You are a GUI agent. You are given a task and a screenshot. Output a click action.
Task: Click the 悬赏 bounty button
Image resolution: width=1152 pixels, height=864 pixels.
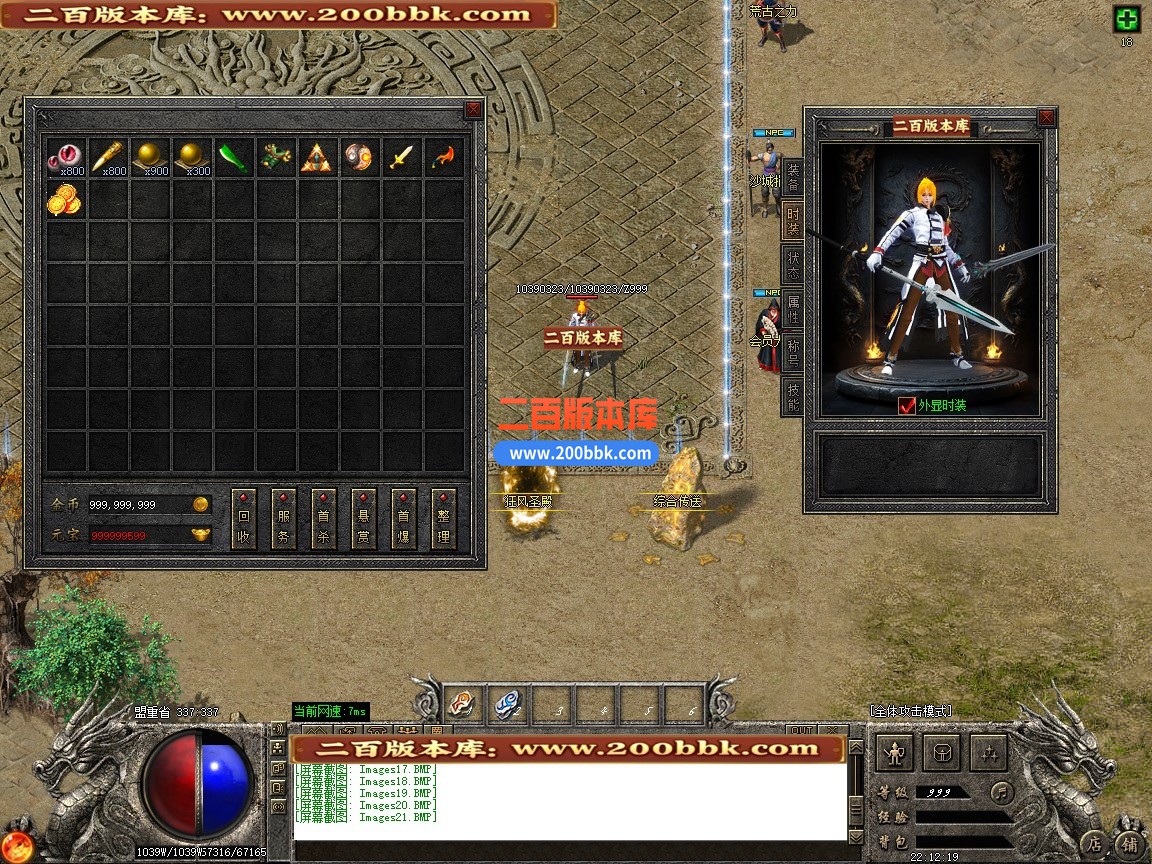364,519
